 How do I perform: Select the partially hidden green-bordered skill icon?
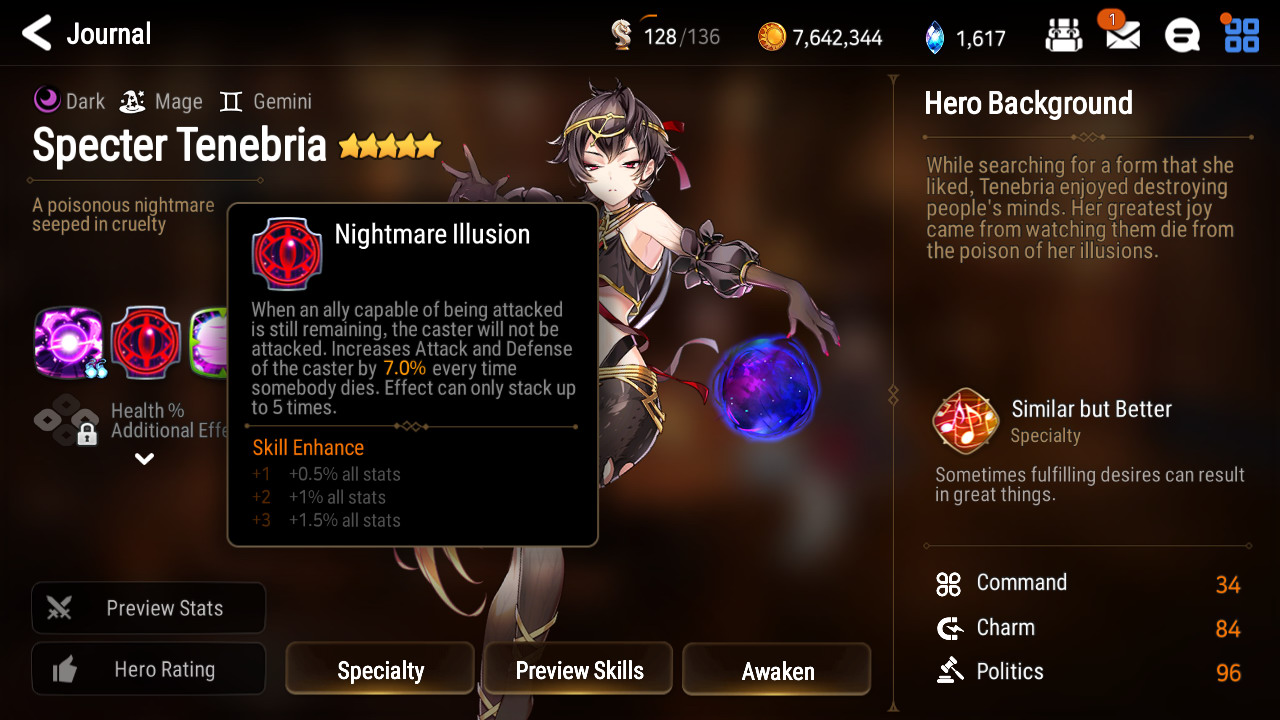tap(209, 343)
